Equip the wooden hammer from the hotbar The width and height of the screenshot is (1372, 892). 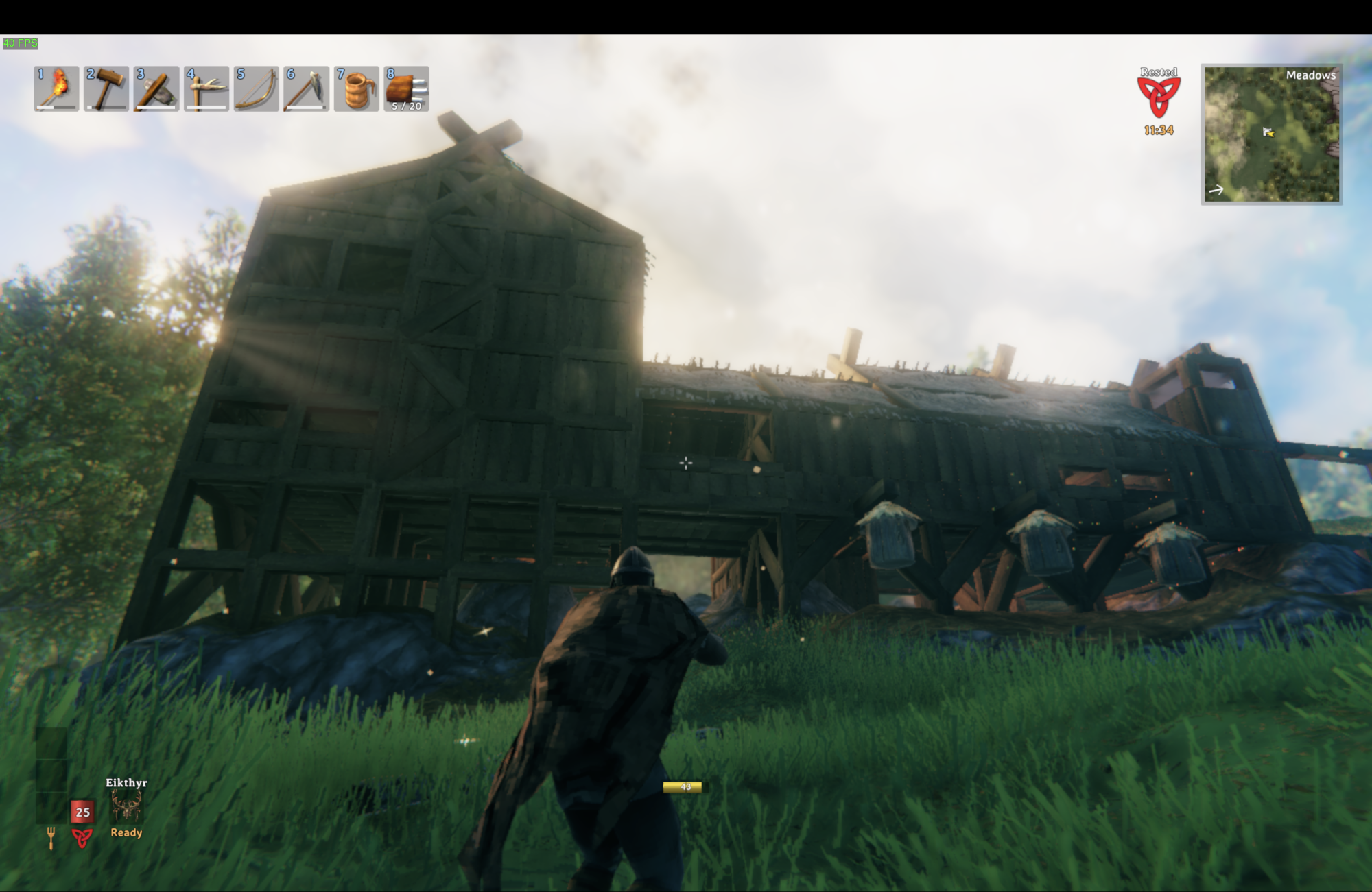106,88
